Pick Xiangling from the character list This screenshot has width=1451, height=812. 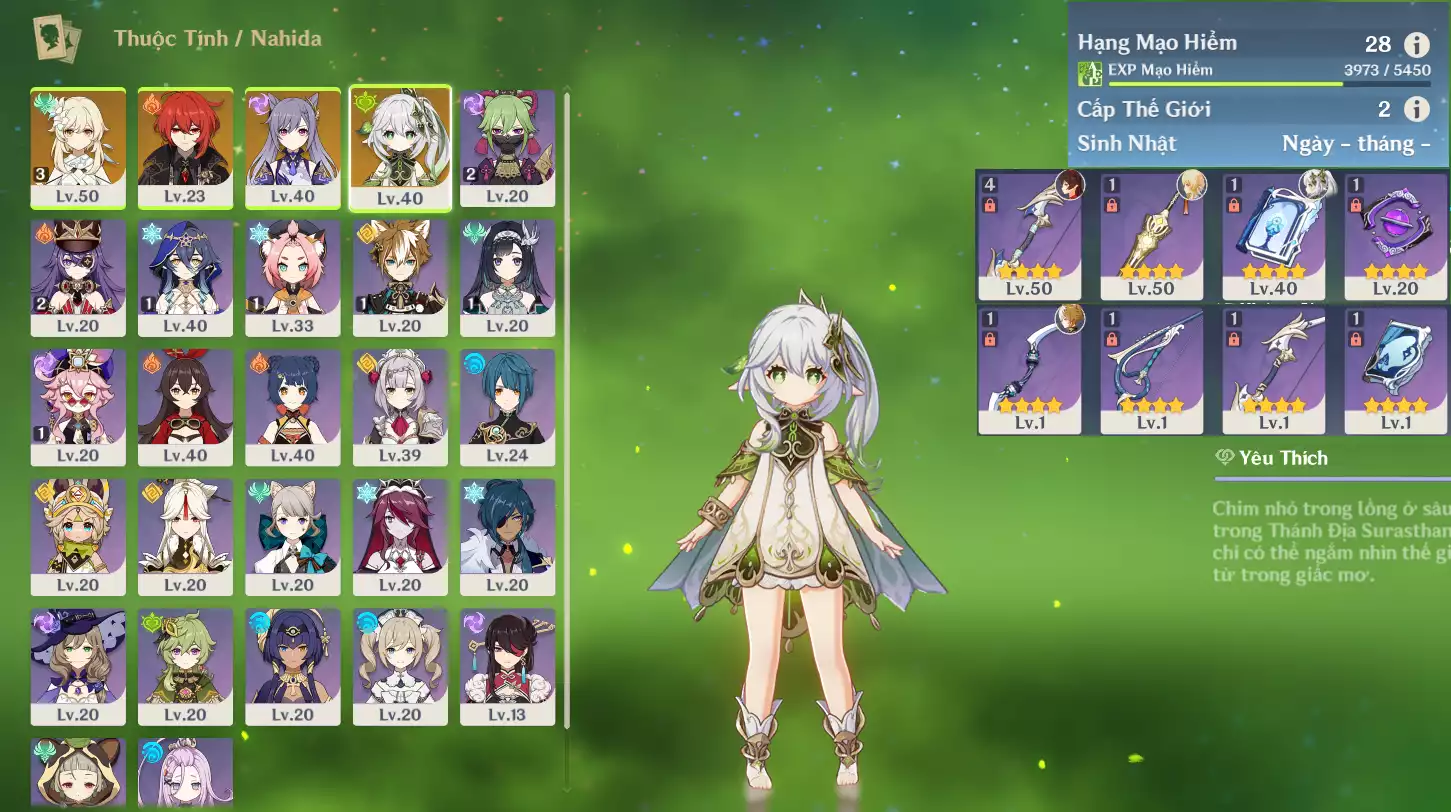[x=292, y=407]
